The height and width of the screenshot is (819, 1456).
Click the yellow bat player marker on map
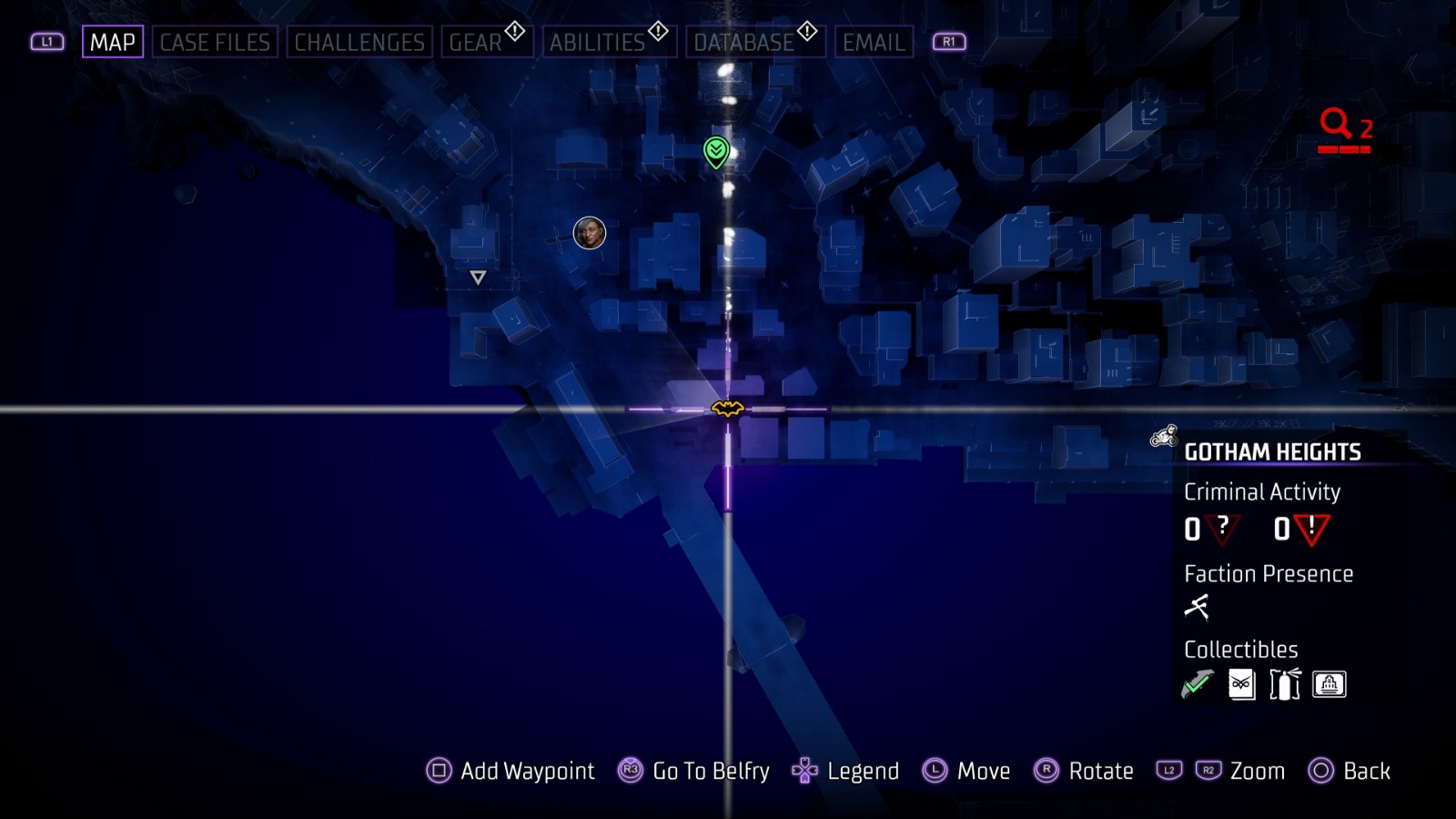727,410
